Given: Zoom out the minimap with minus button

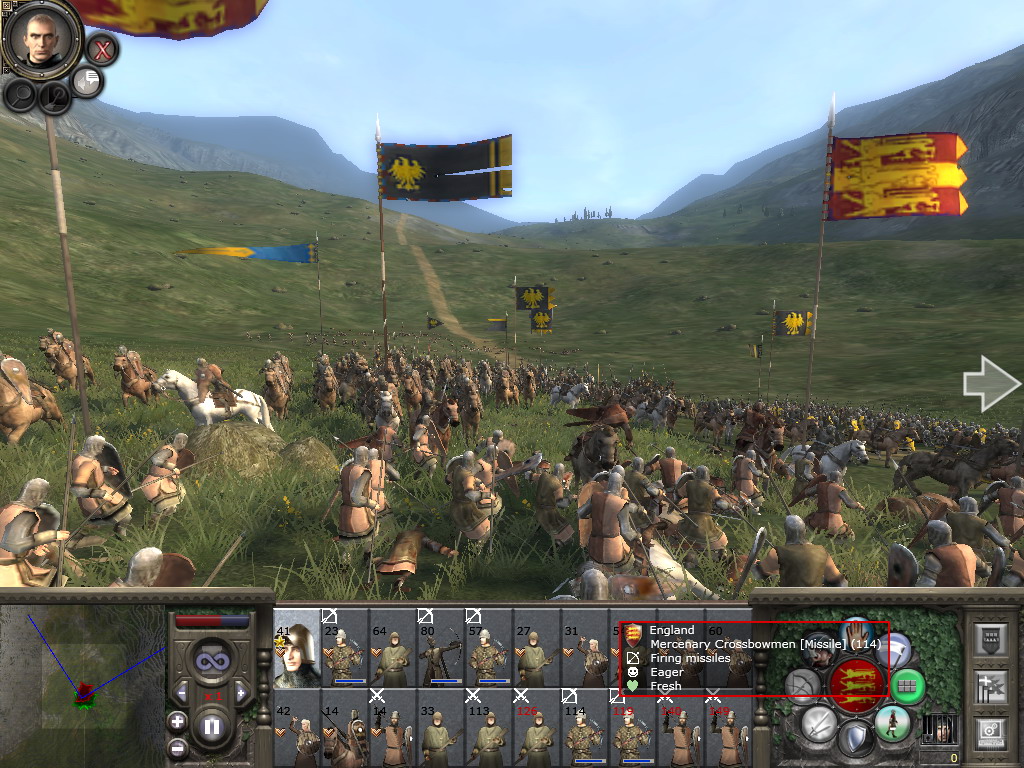Looking at the screenshot, I should coord(177,746).
